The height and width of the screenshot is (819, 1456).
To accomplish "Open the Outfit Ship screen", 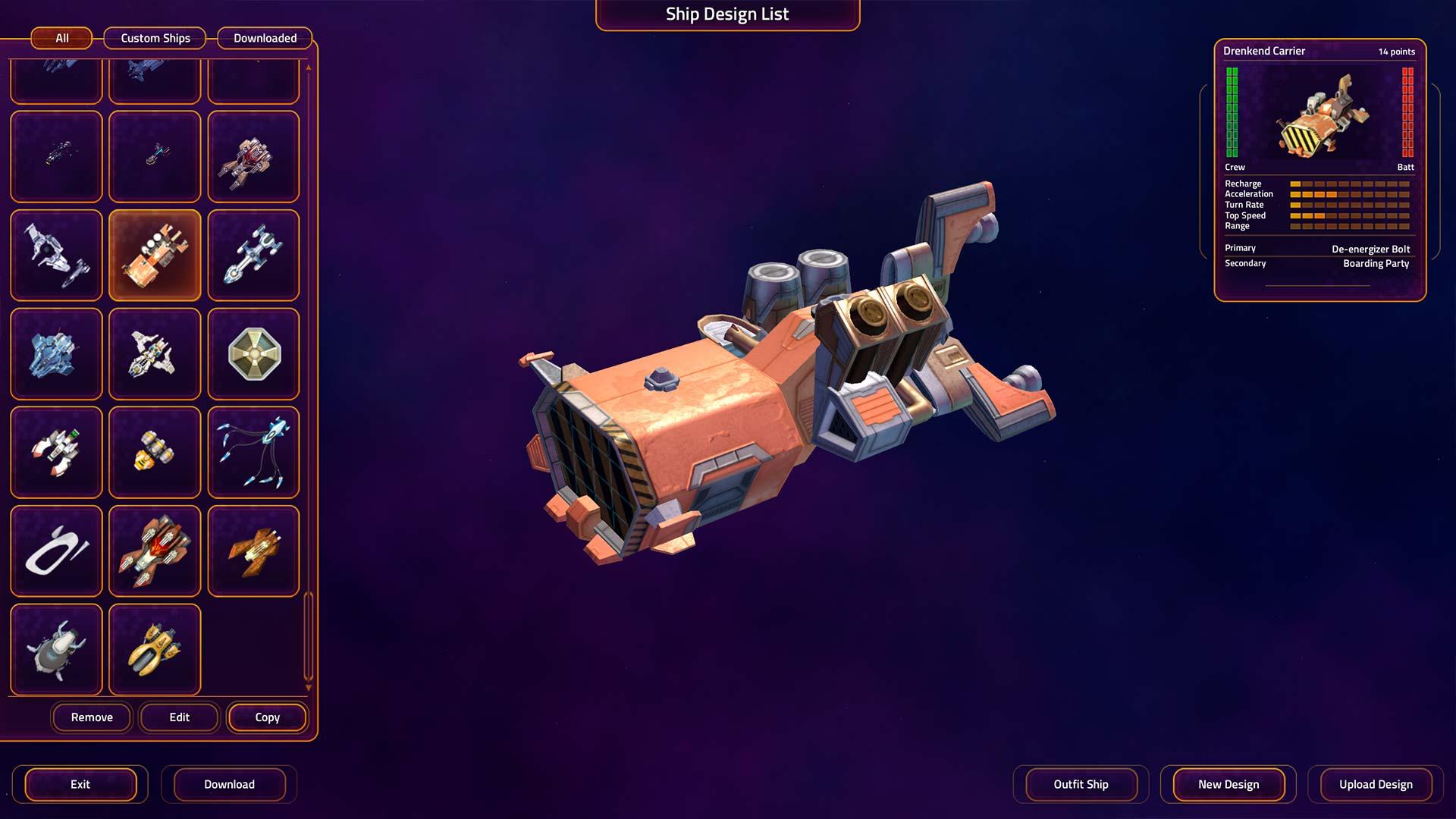I will coord(1081,784).
